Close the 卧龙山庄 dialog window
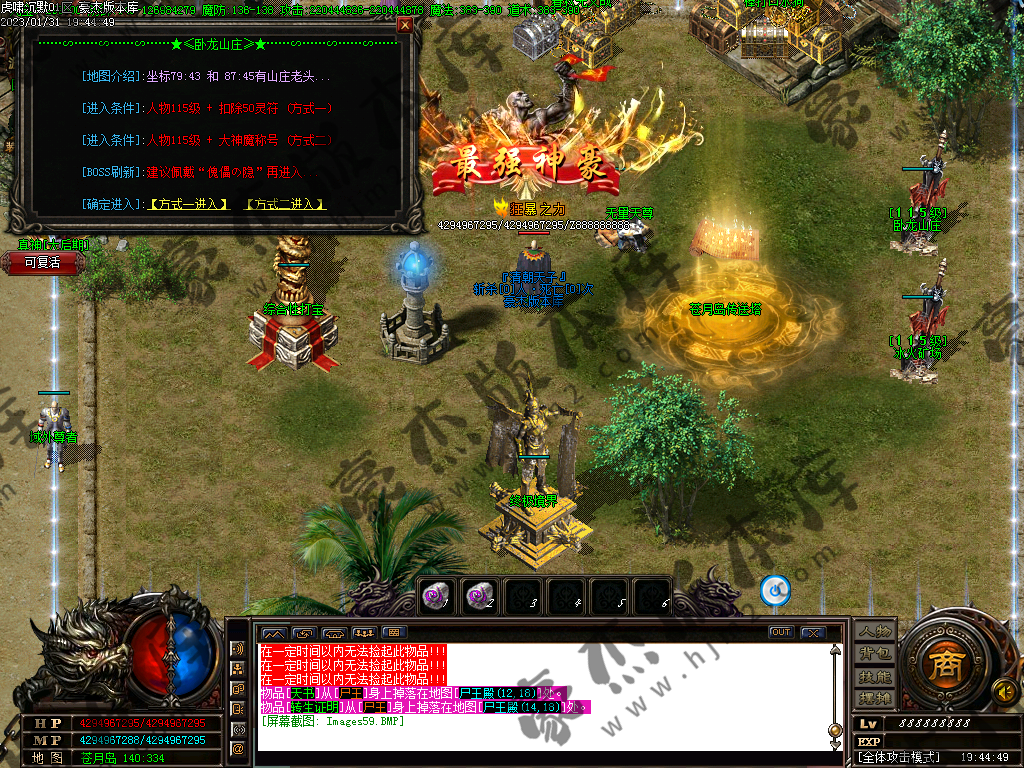This screenshot has height=768, width=1024. (404, 26)
